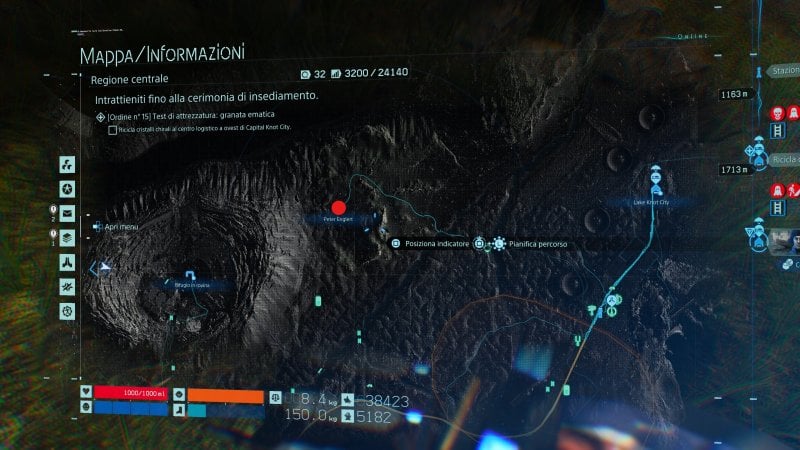Open the star icon in the left sidebar
This screenshot has width=800, height=450.
point(67,189)
